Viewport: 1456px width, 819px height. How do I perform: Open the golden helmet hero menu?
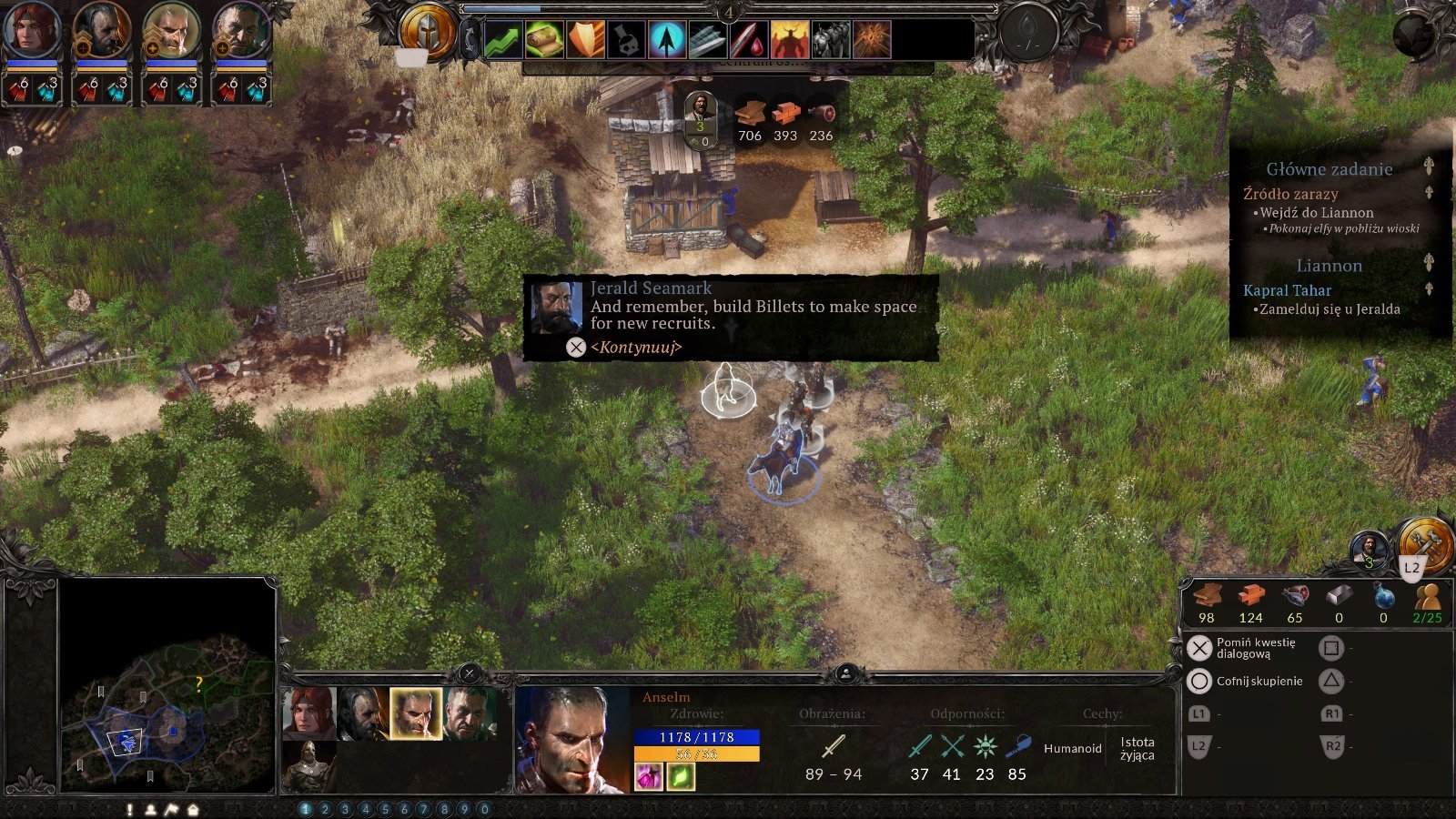pos(427,34)
